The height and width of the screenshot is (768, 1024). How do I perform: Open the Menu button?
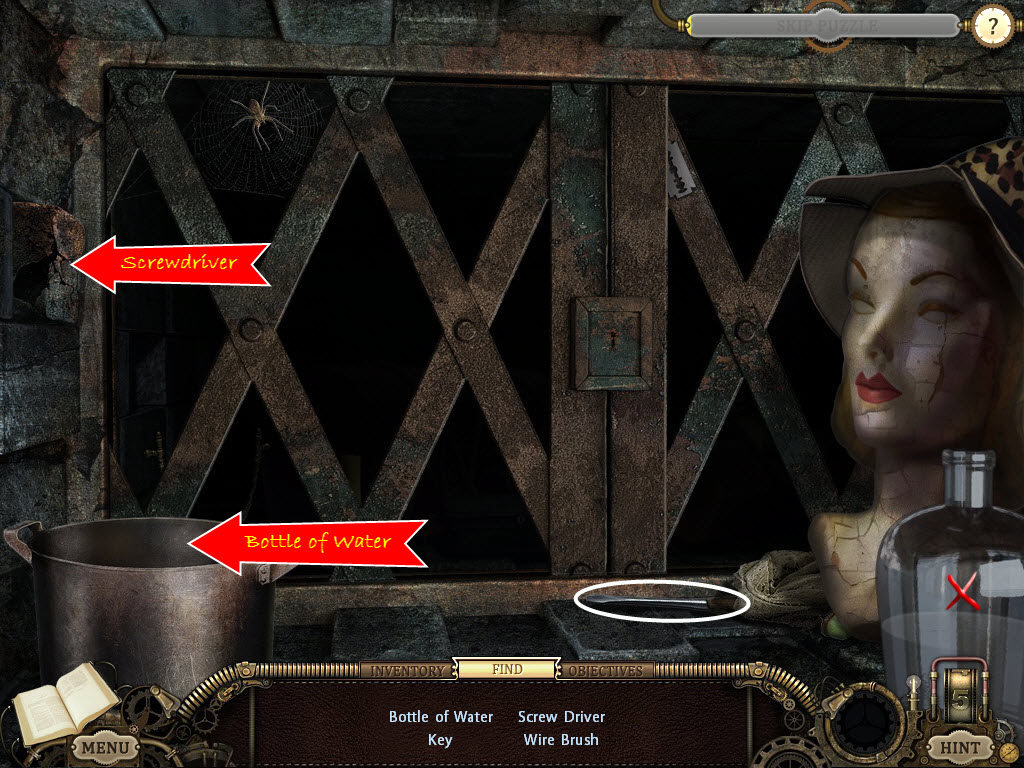point(105,747)
